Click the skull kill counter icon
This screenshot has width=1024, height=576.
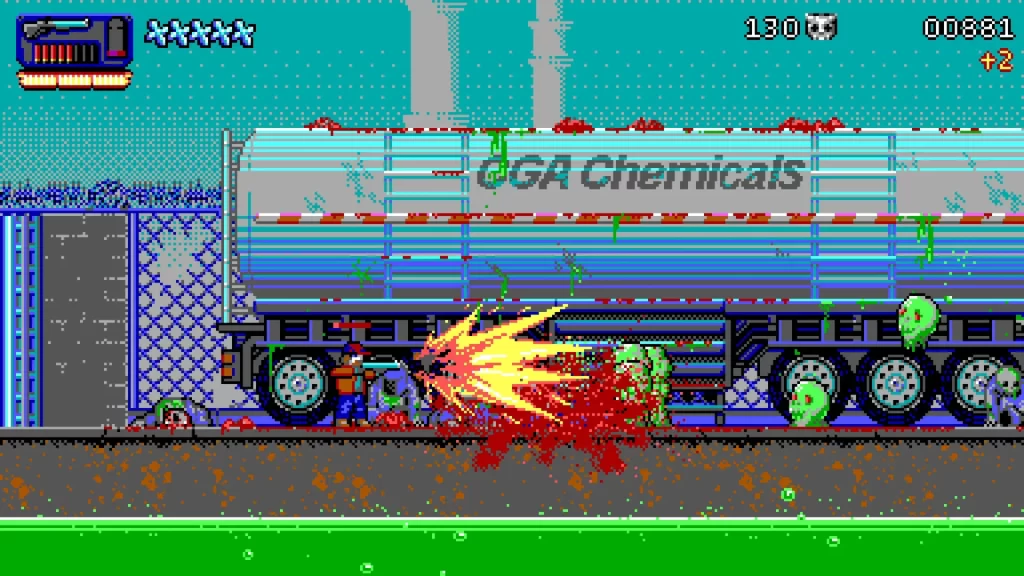[x=821, y=27]
